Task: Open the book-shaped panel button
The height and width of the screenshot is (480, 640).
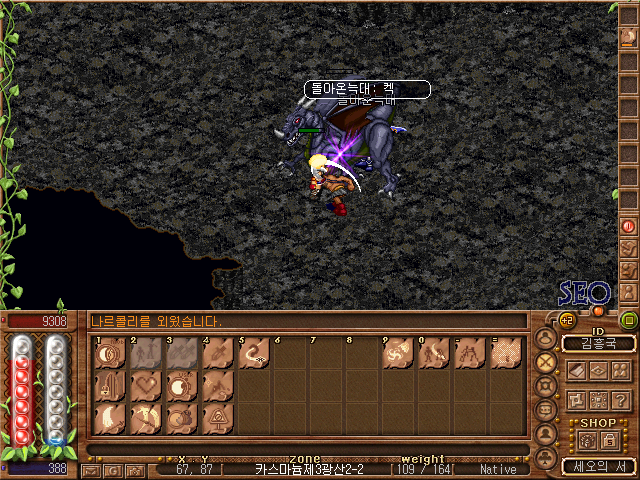Action: 577,369
